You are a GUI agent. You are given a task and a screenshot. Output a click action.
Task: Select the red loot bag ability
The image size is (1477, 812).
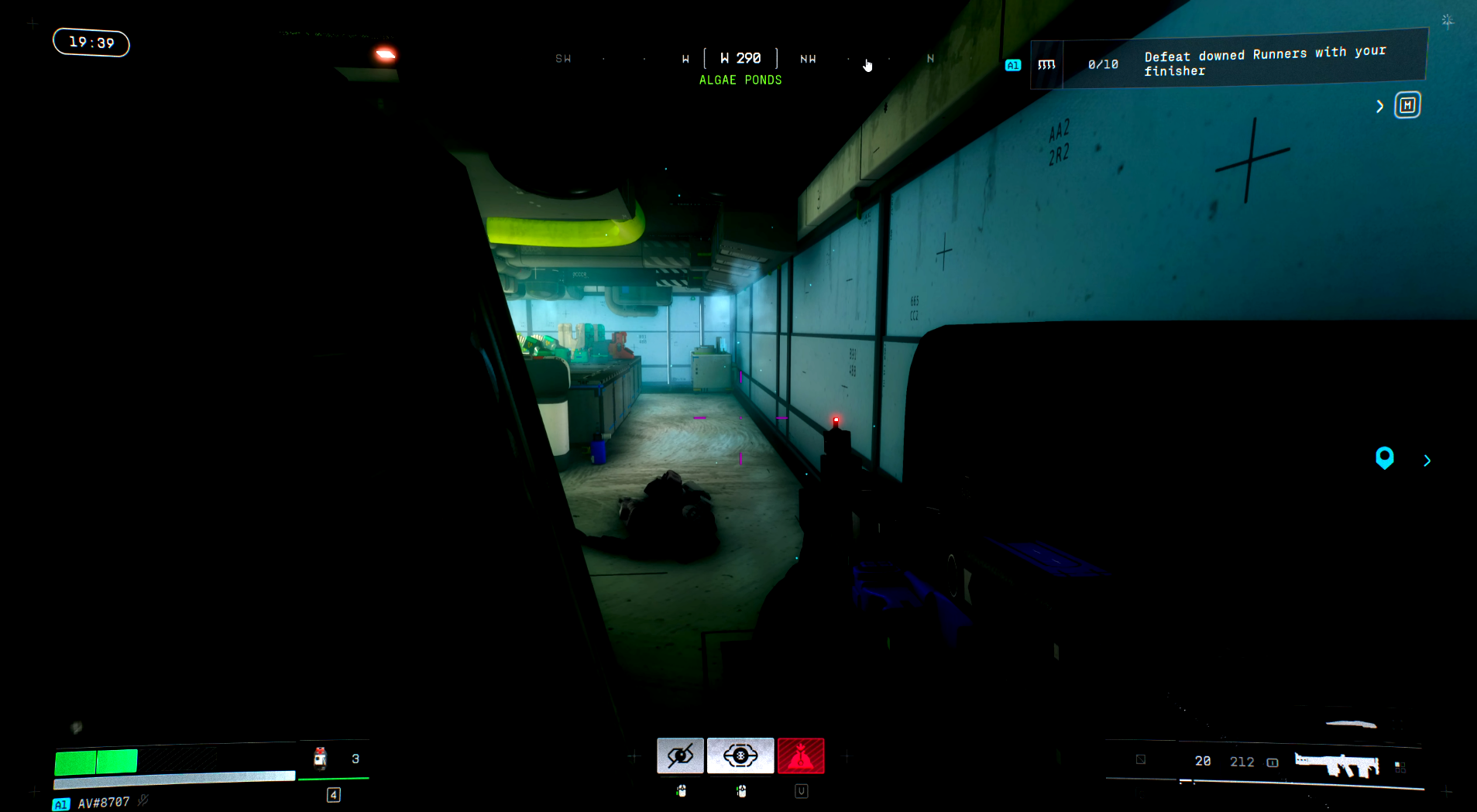pos(801,755)
